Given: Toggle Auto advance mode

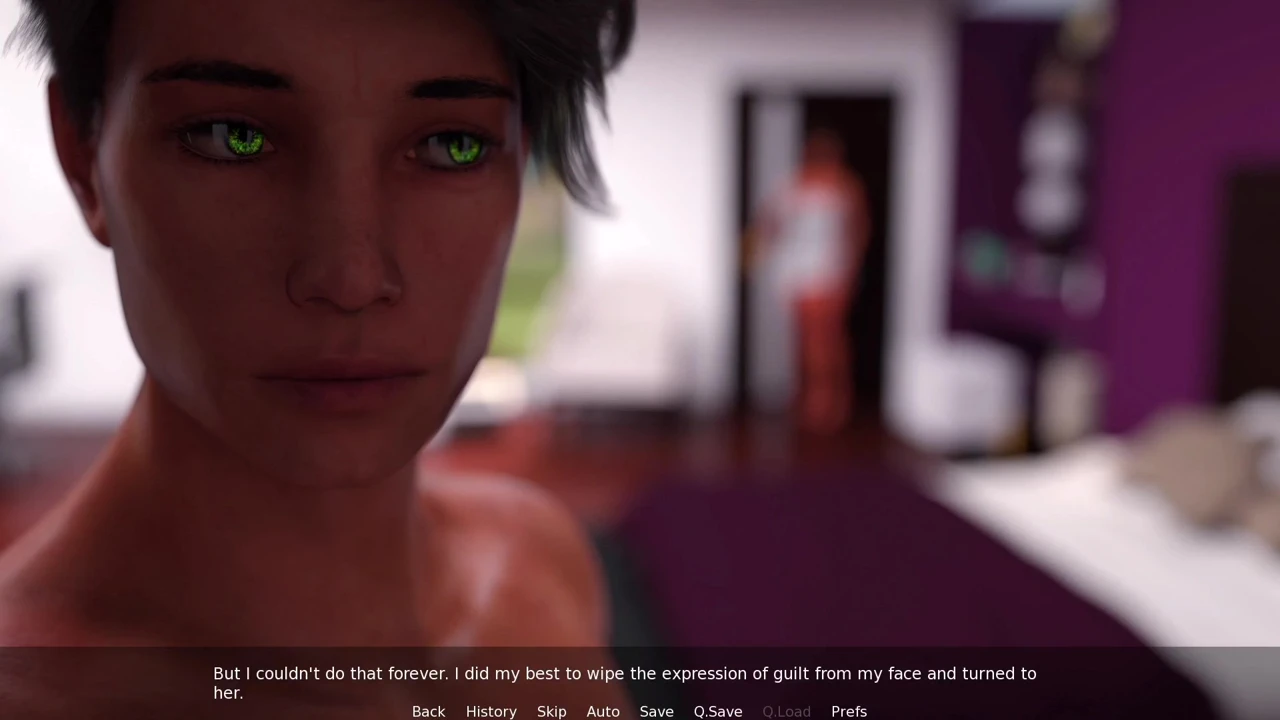Looking at the screenshot, I should (603, 711).
